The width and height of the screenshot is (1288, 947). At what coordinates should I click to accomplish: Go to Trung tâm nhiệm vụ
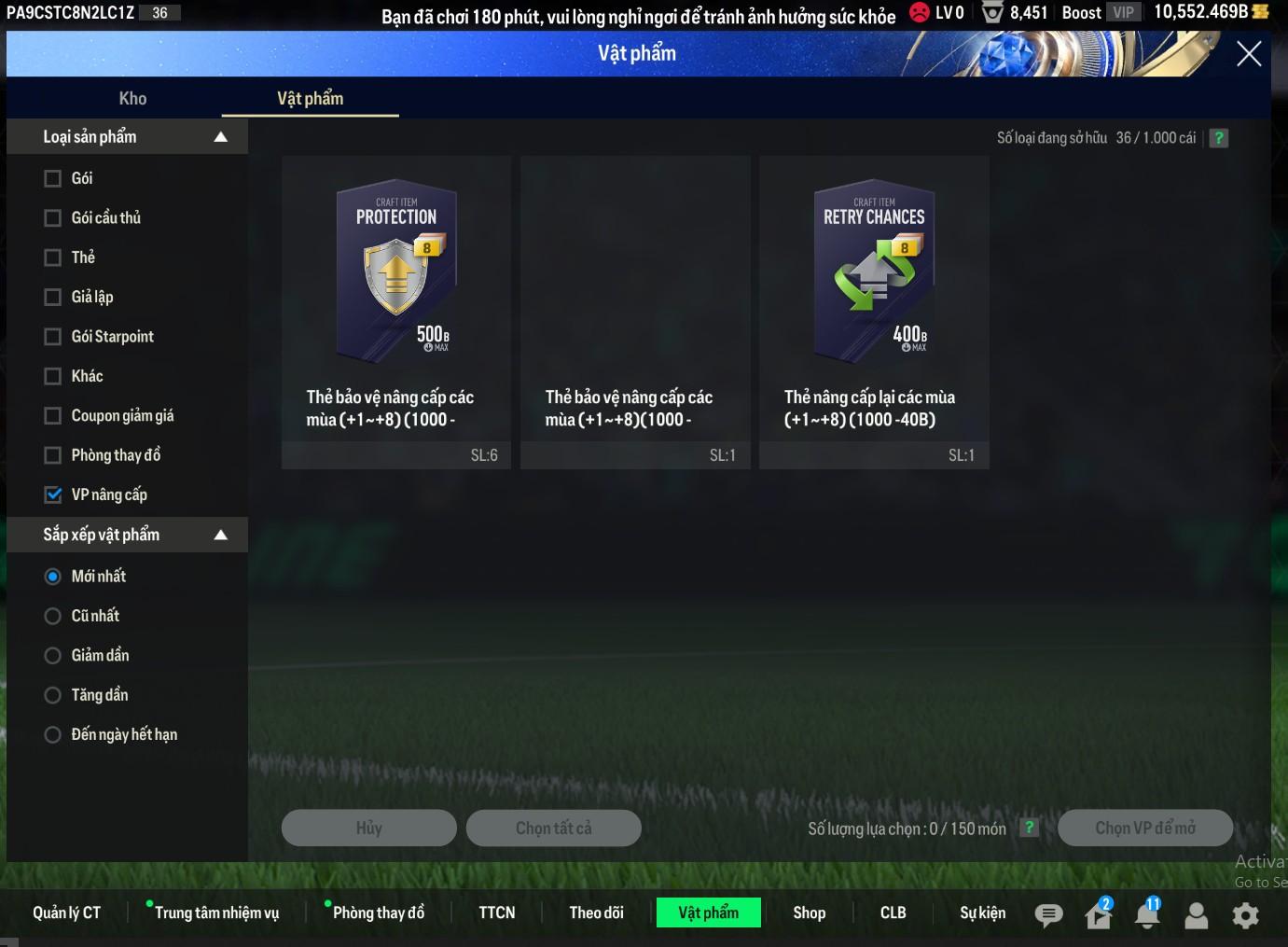(216, 912)
